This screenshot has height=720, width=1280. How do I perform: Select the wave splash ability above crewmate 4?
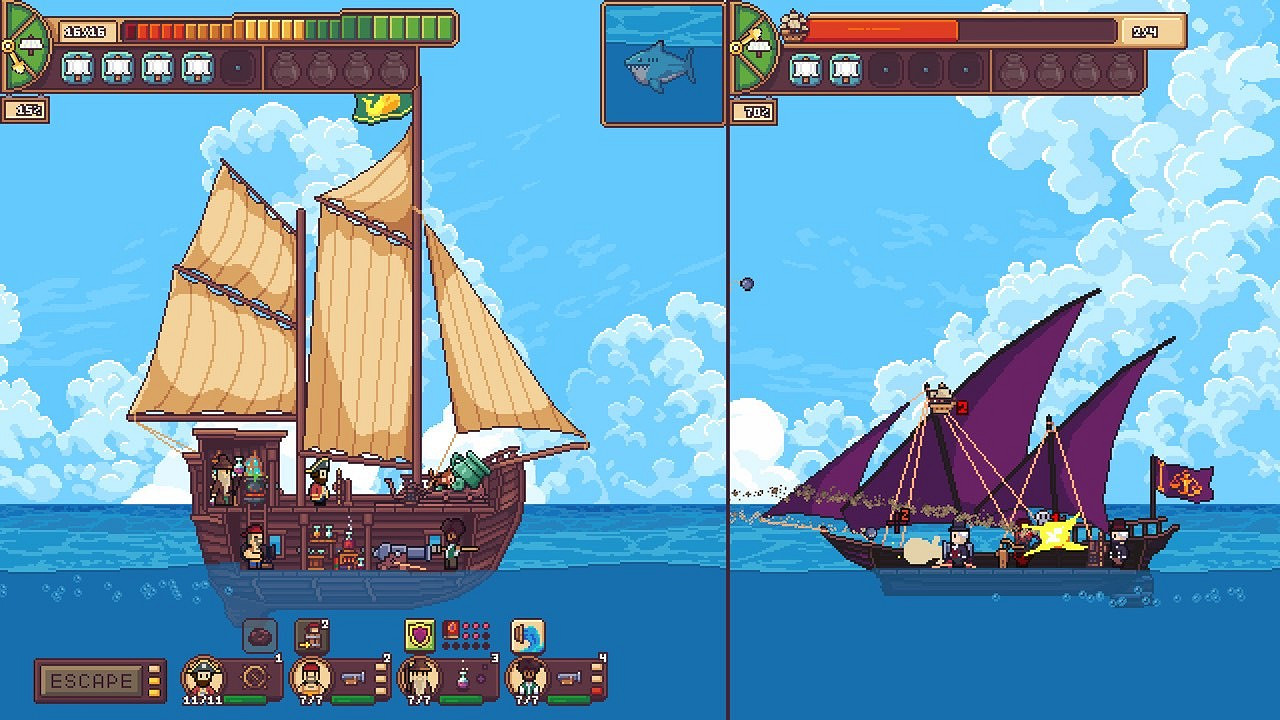click(527, 634)
